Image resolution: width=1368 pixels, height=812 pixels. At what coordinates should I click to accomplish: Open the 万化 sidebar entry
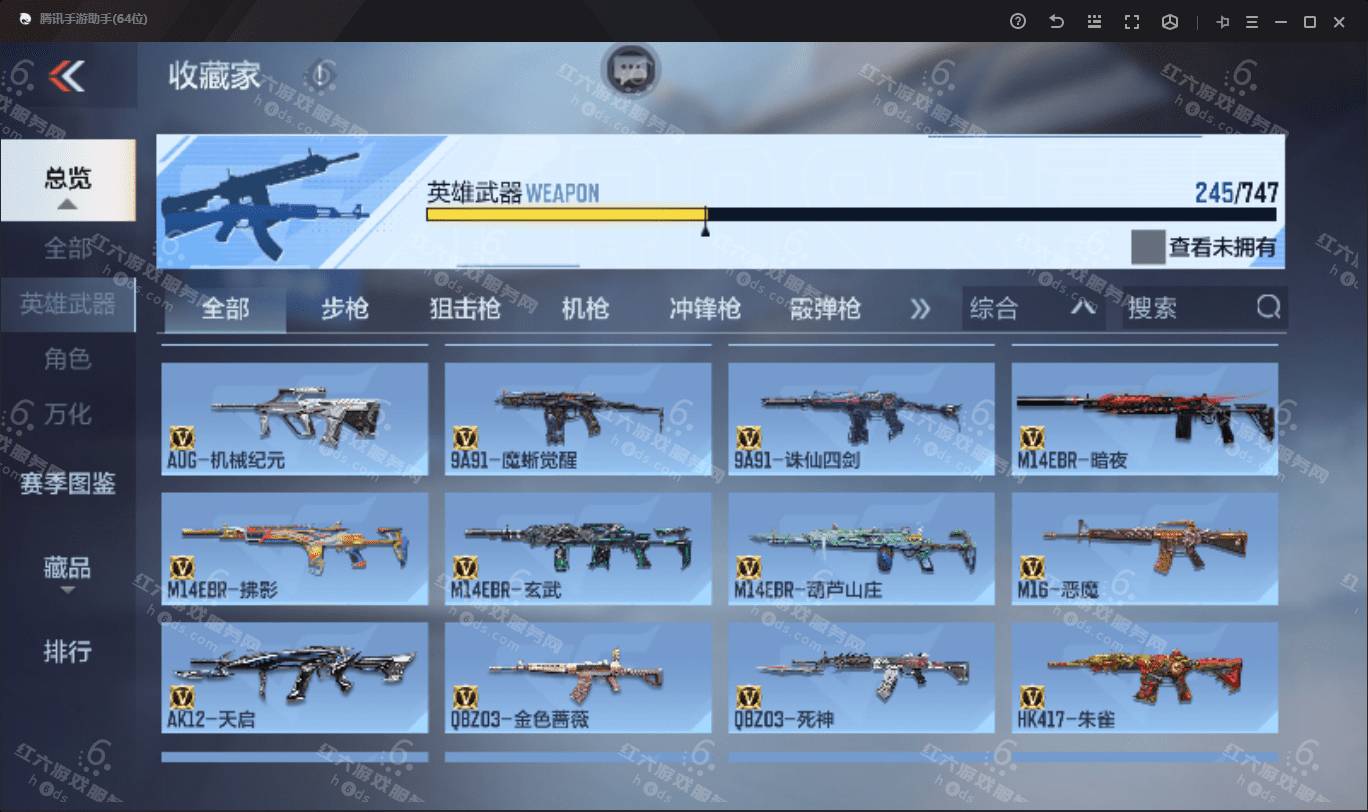tap(68, 414)
